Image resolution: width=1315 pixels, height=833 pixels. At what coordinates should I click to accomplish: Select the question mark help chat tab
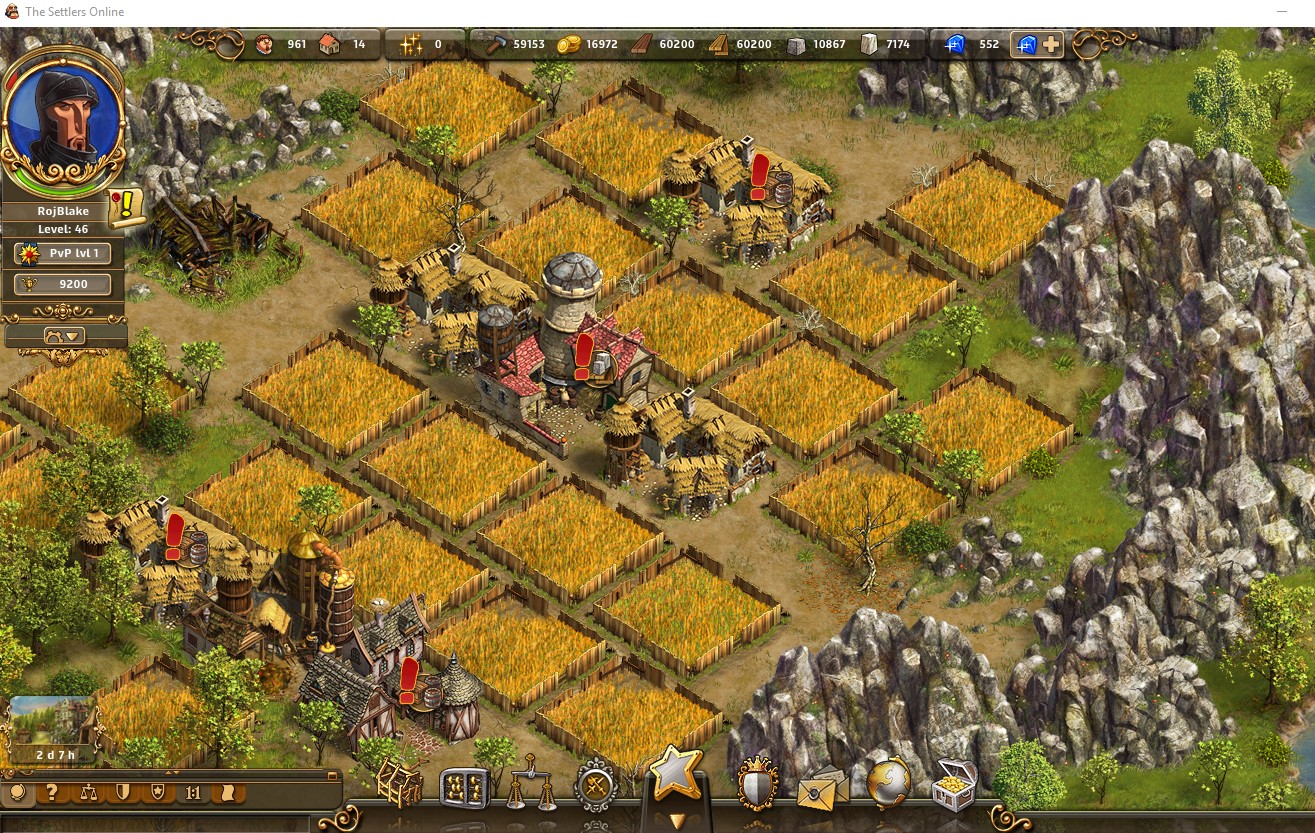pyautogui.click(x=53, y=793)
